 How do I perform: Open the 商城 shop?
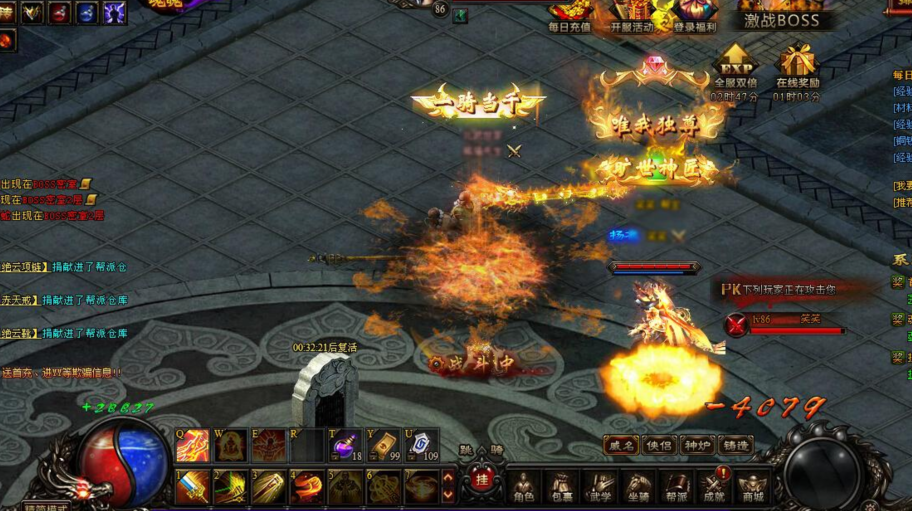point(752,485)
